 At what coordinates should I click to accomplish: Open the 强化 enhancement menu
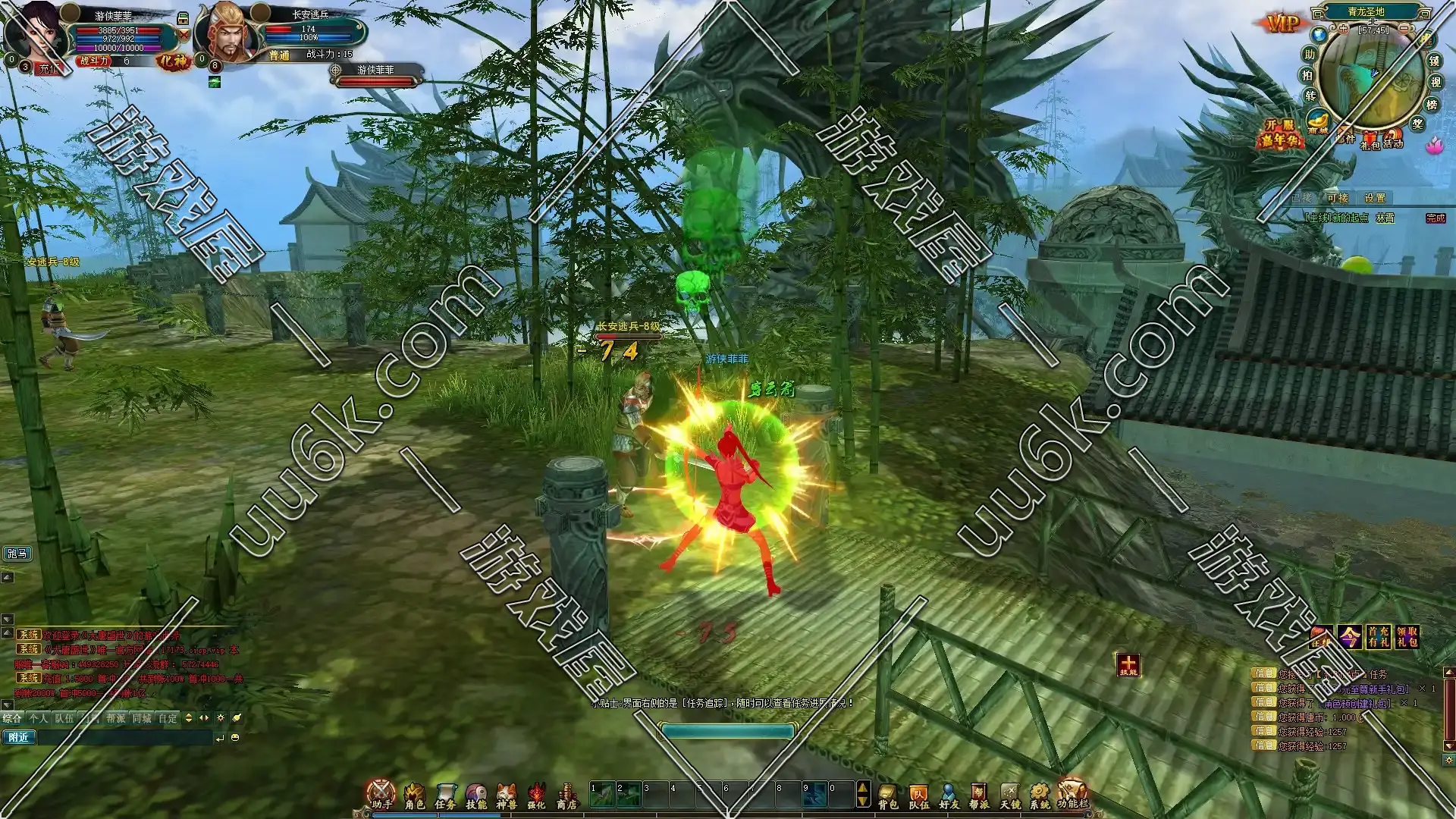537,795
